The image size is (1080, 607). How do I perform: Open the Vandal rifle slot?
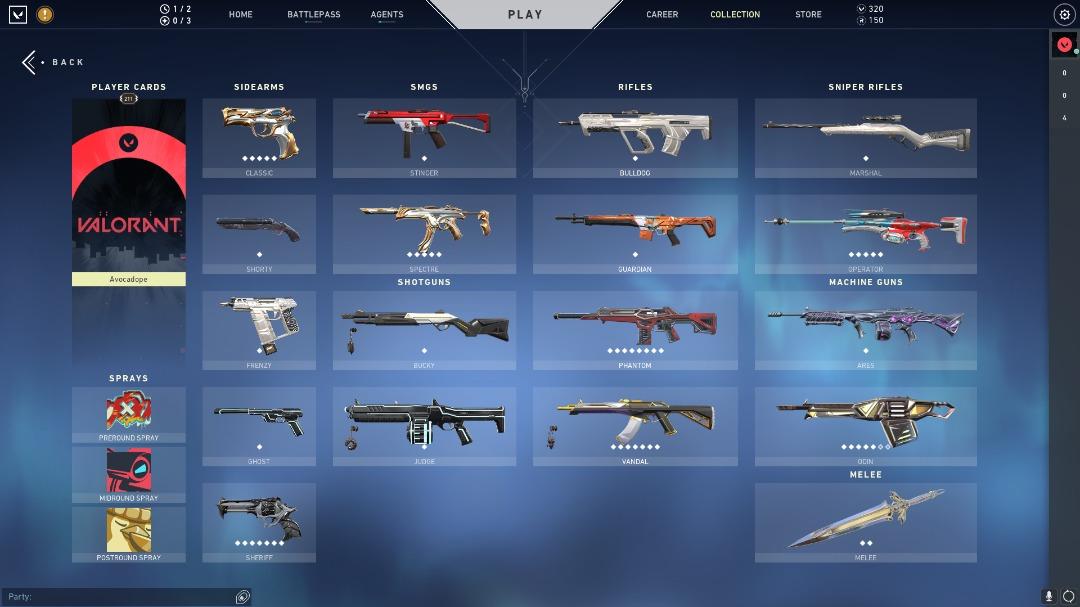635,426
